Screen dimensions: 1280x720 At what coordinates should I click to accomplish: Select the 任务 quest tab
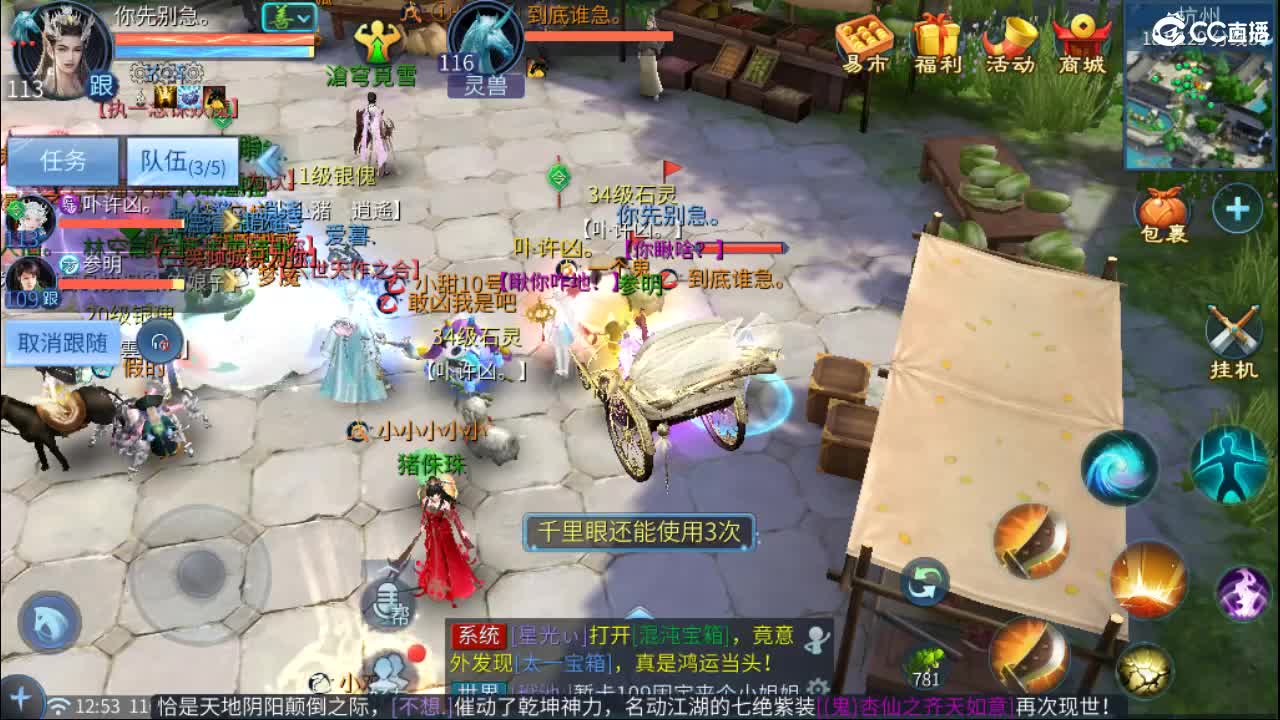coord(63,160)
